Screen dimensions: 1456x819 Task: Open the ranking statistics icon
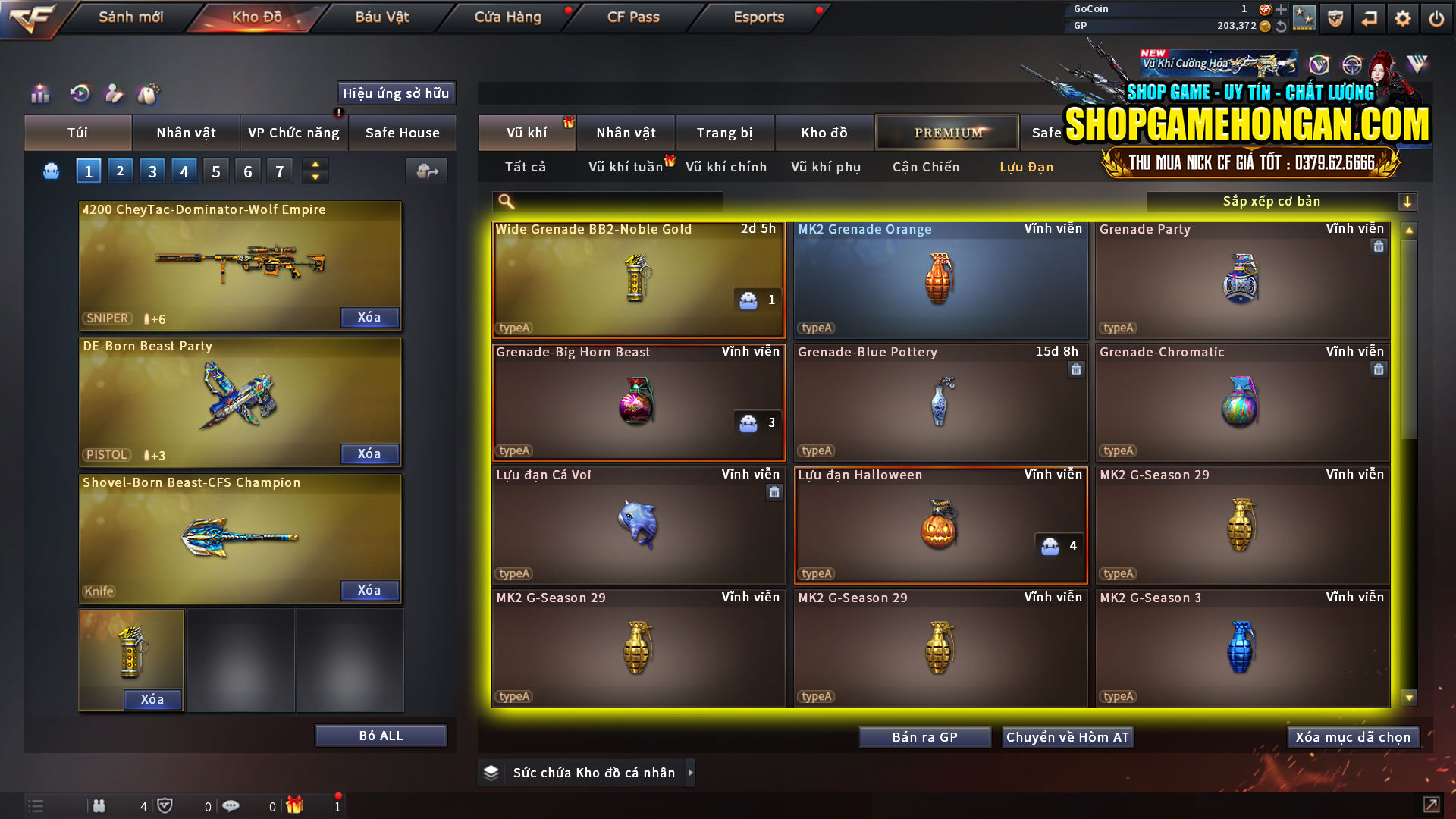point(39,94)
